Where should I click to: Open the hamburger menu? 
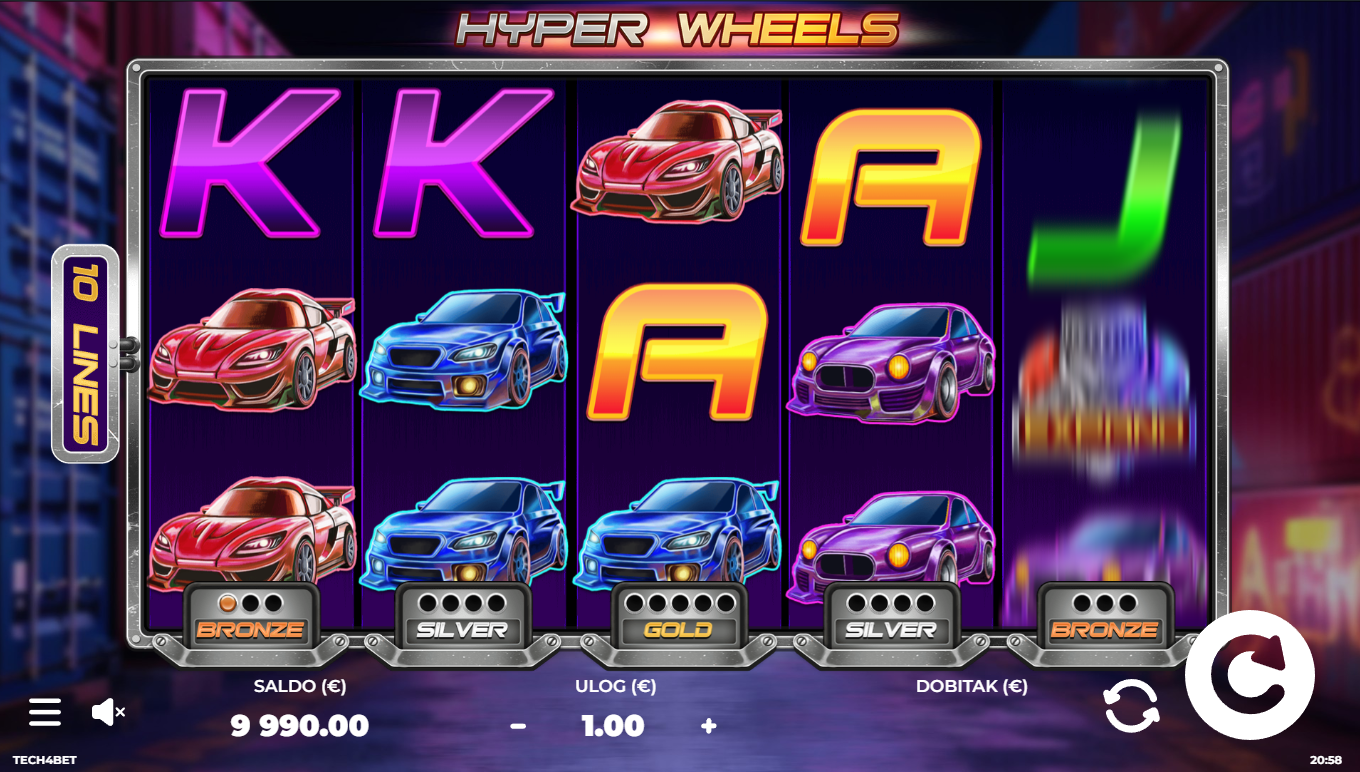(45, 712)
